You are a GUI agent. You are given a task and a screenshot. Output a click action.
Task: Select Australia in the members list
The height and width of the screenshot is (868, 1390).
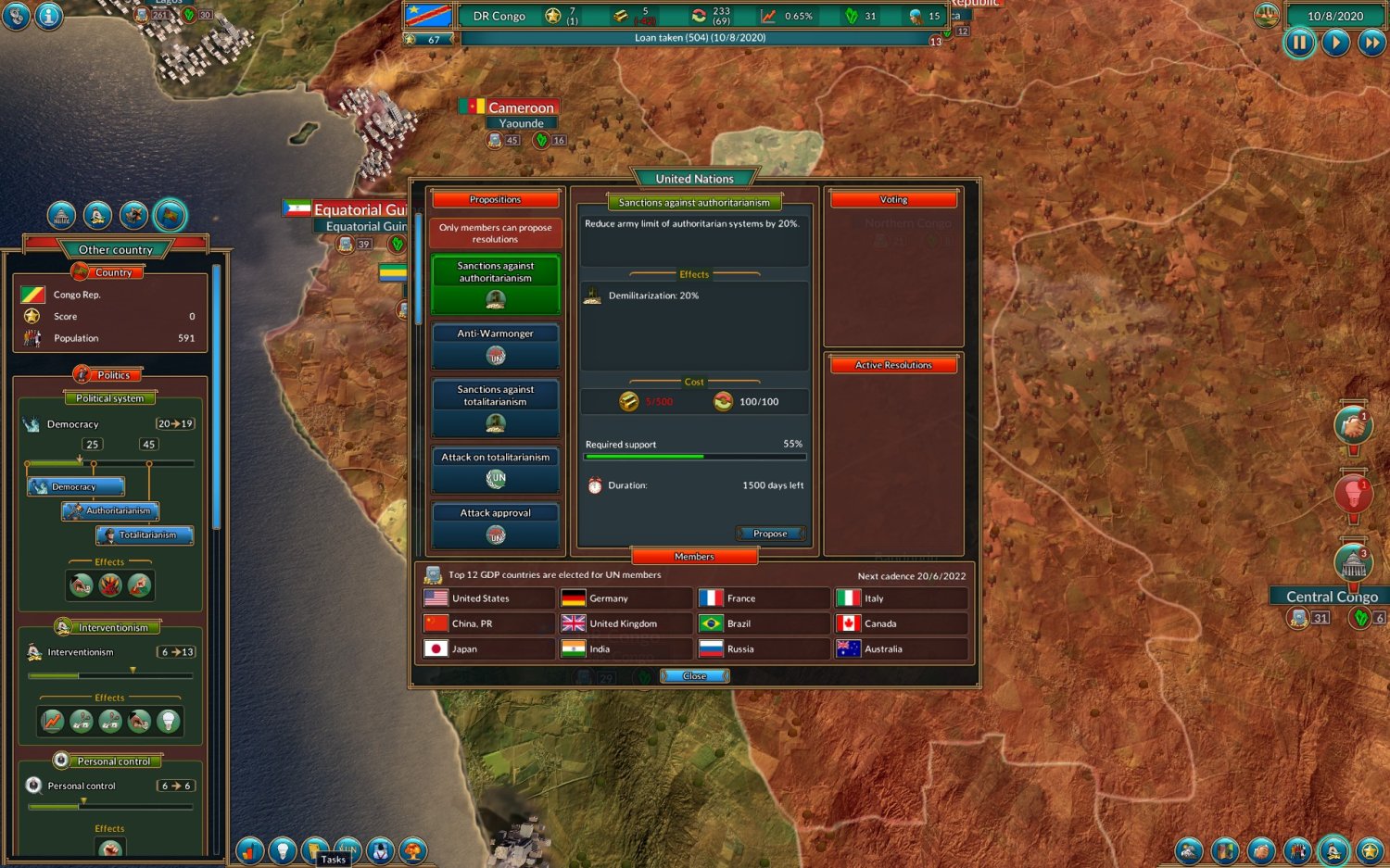pyautogui.click(x=901, y=649)
